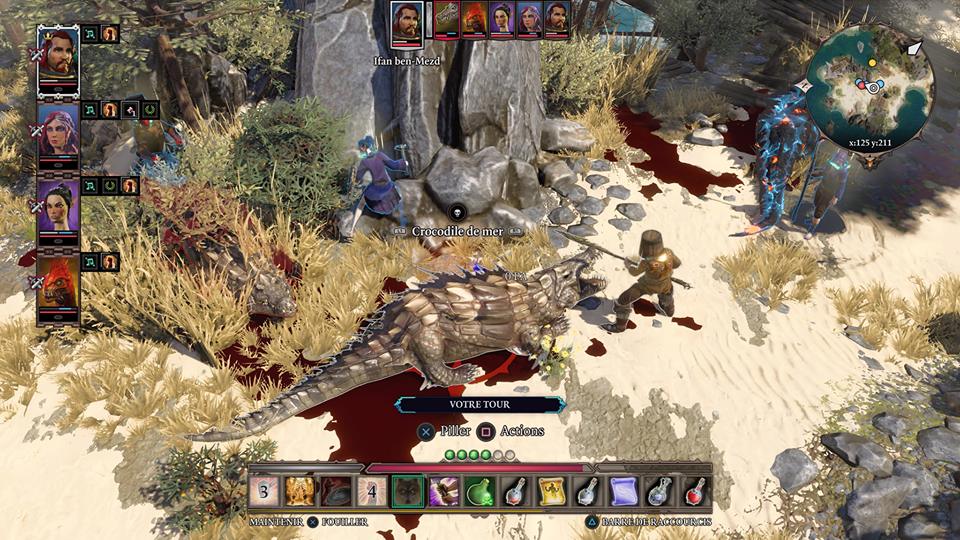Screen dimensions: 960x540
Task: Use the hotbar slot showing number 3
Action: 264,491
